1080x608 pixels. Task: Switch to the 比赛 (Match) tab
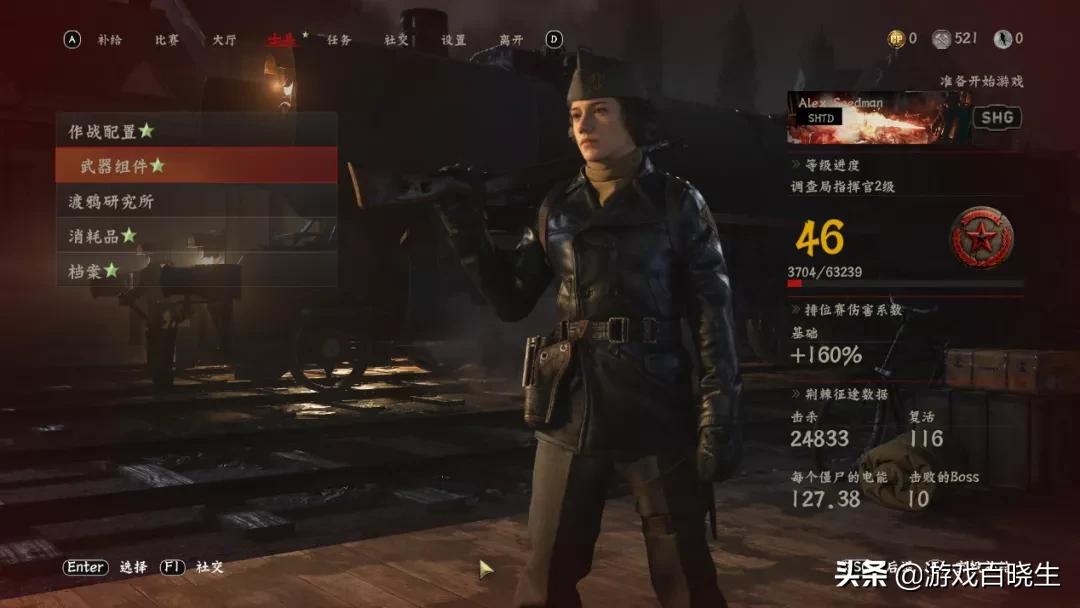tap(167, 40)
